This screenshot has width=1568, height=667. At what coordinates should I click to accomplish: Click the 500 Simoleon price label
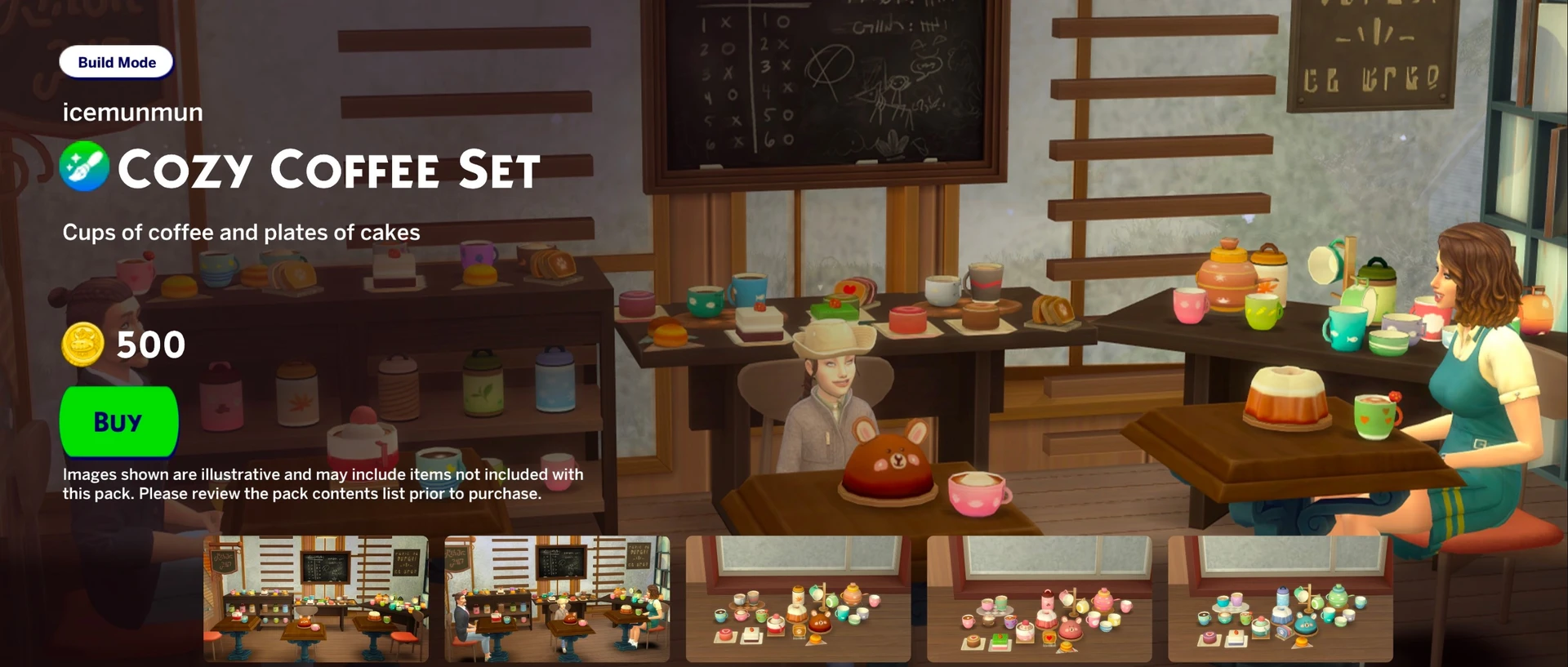(152, 344)
